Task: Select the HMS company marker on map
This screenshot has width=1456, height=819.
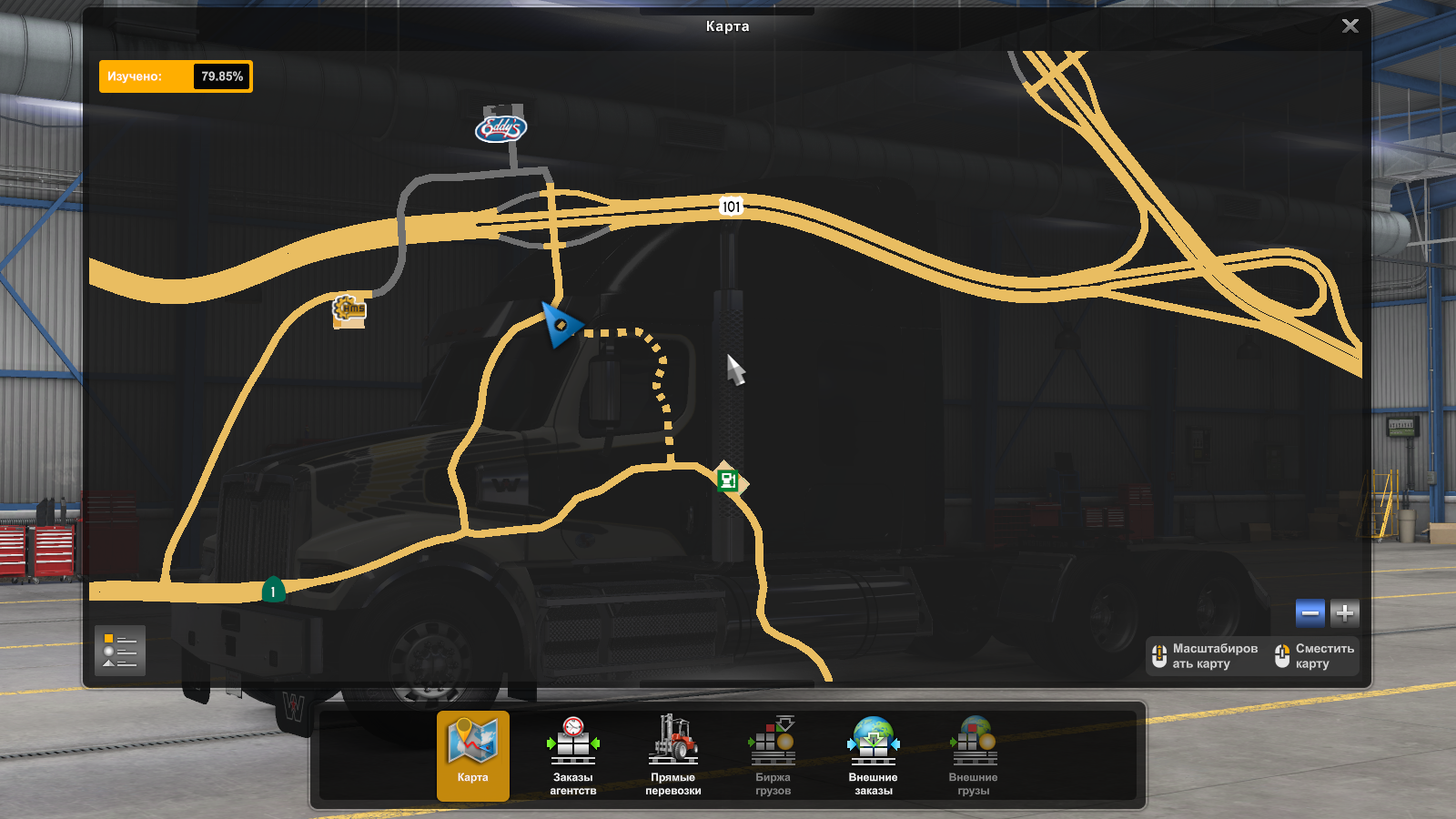Action: pyautogui.click(x=349, y=309)
